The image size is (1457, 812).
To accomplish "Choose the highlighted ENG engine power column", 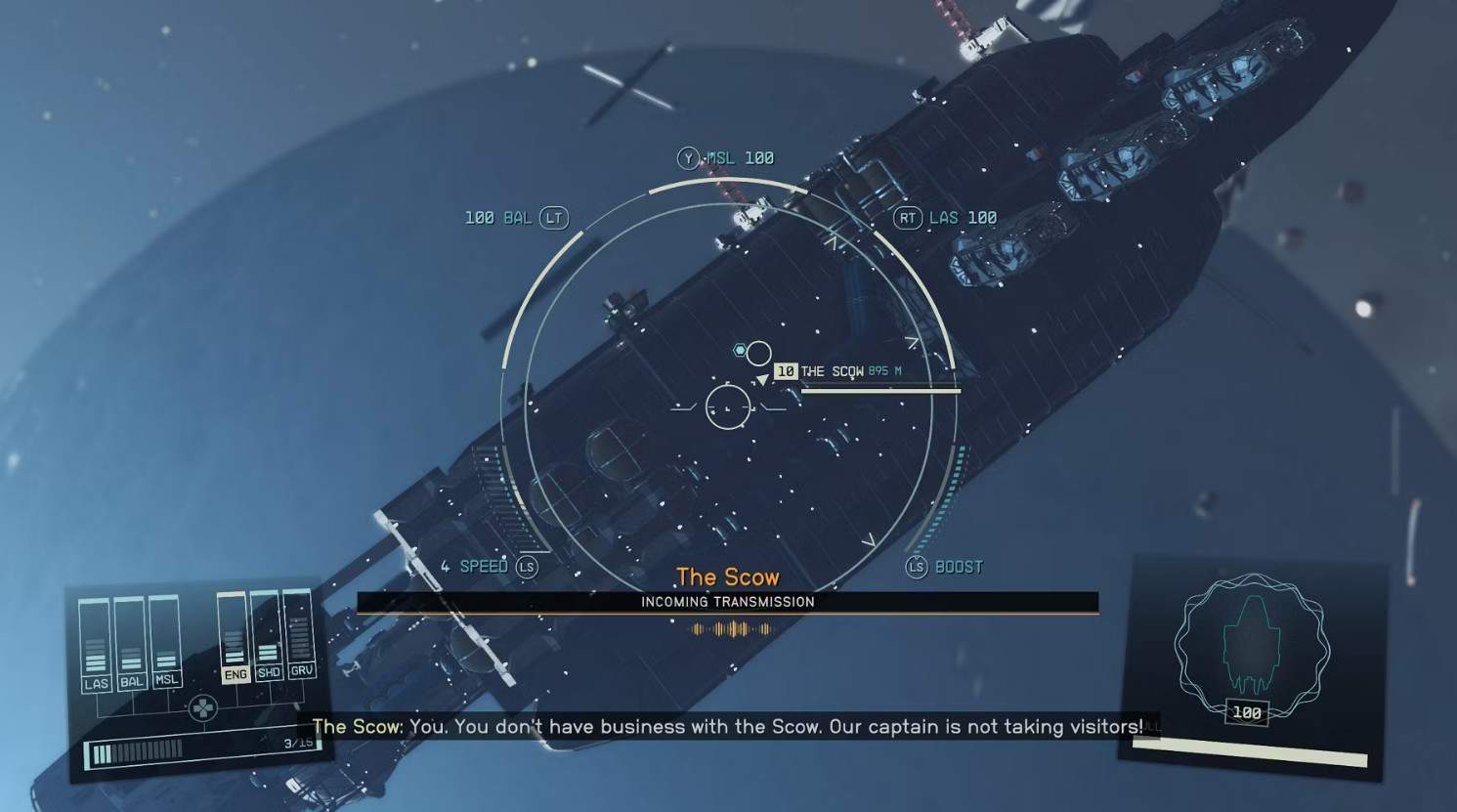I will click(x=234, y=636).
